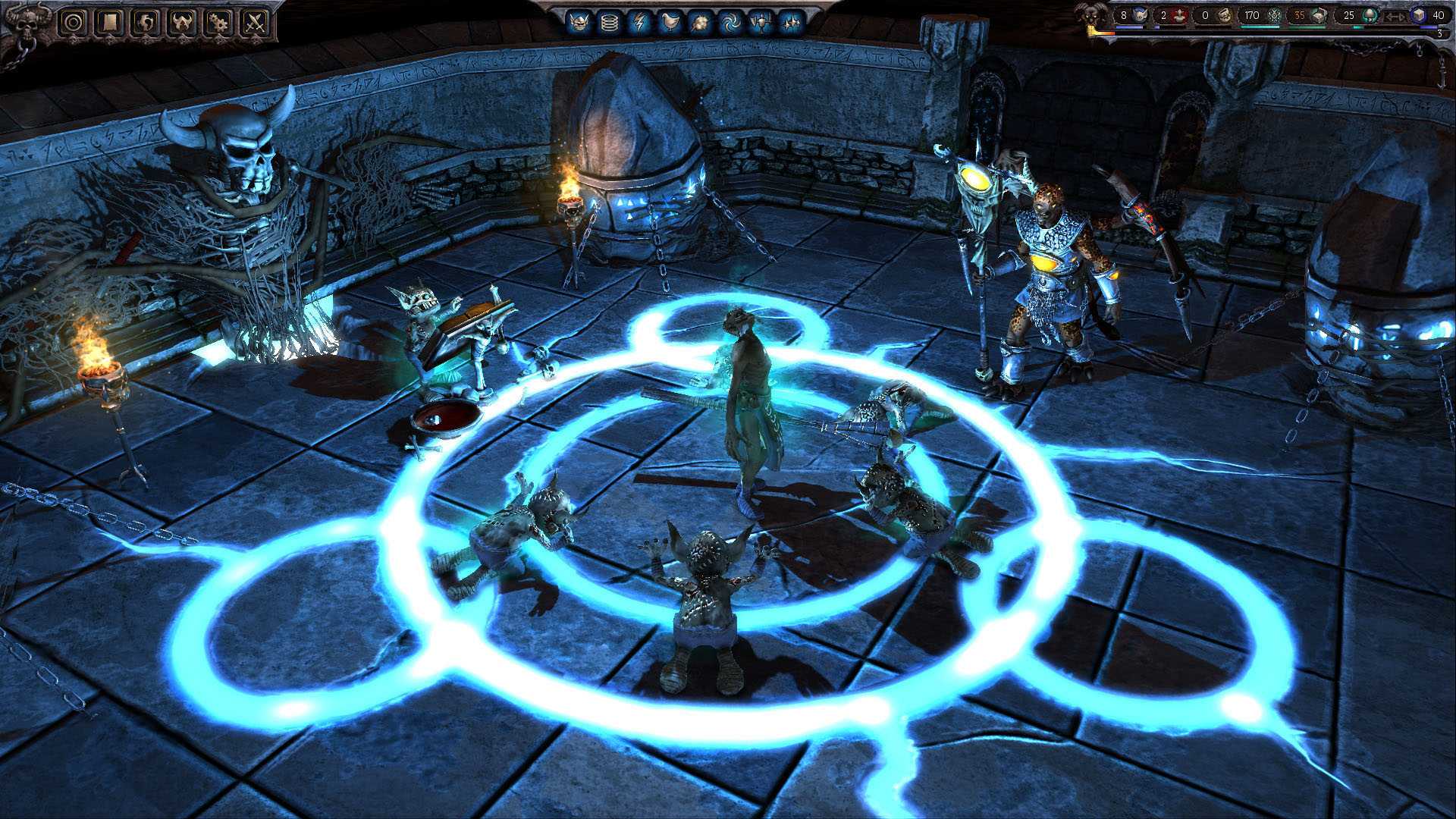Open the scroll objectives panel
The image size is (1456, 819).
pos(111,20)
